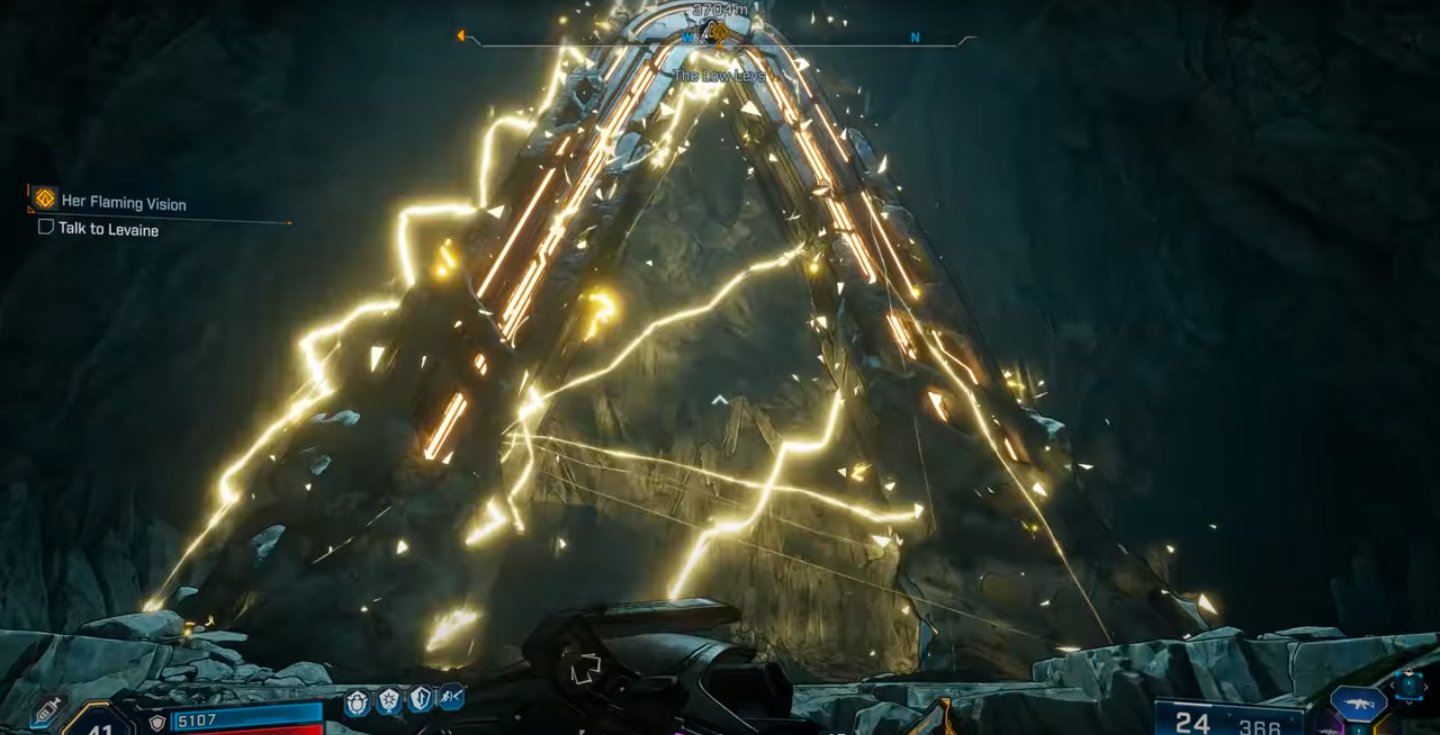Click the lightning shield buff icon
Screen dimensions: 1440x735
pos(420,700)
